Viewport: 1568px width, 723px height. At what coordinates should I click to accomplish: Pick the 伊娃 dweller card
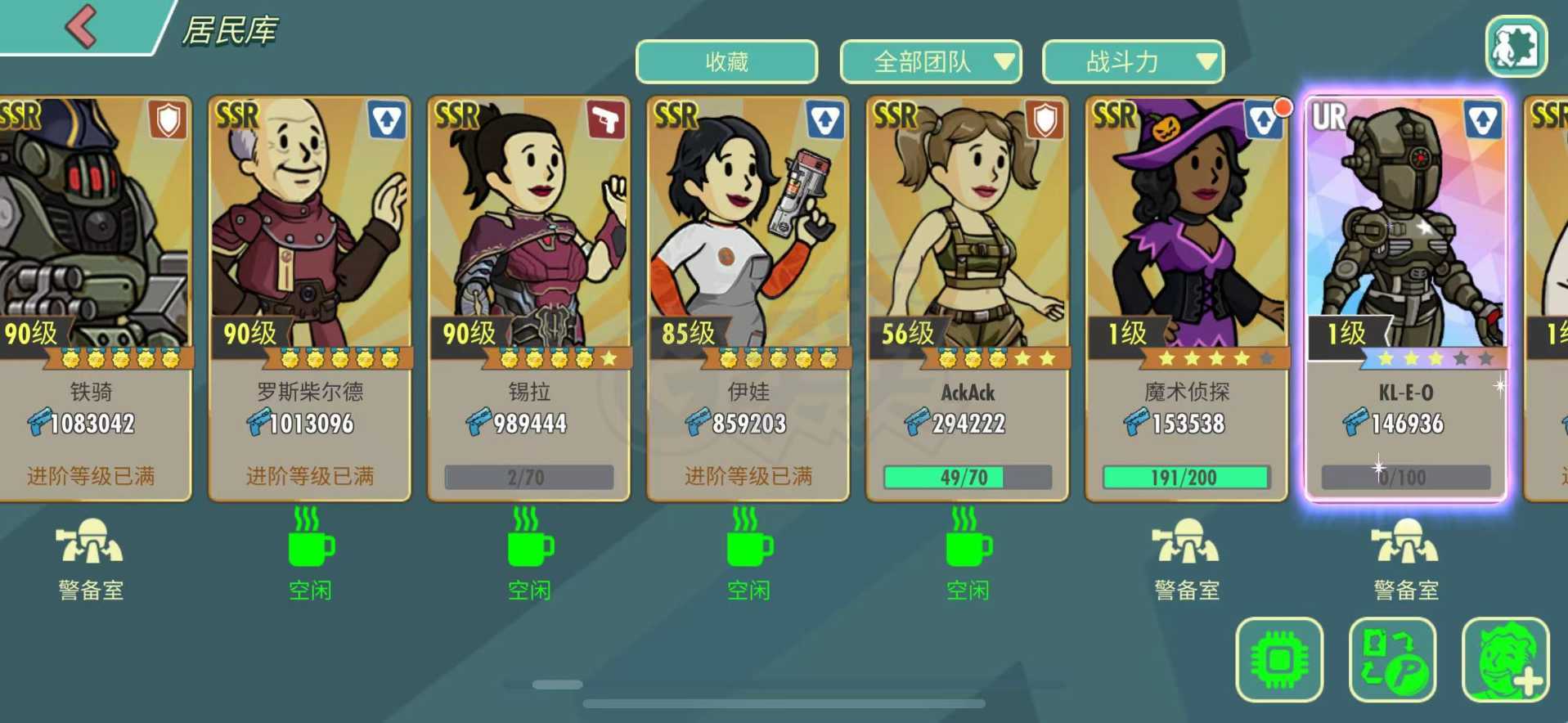point(748,299)
